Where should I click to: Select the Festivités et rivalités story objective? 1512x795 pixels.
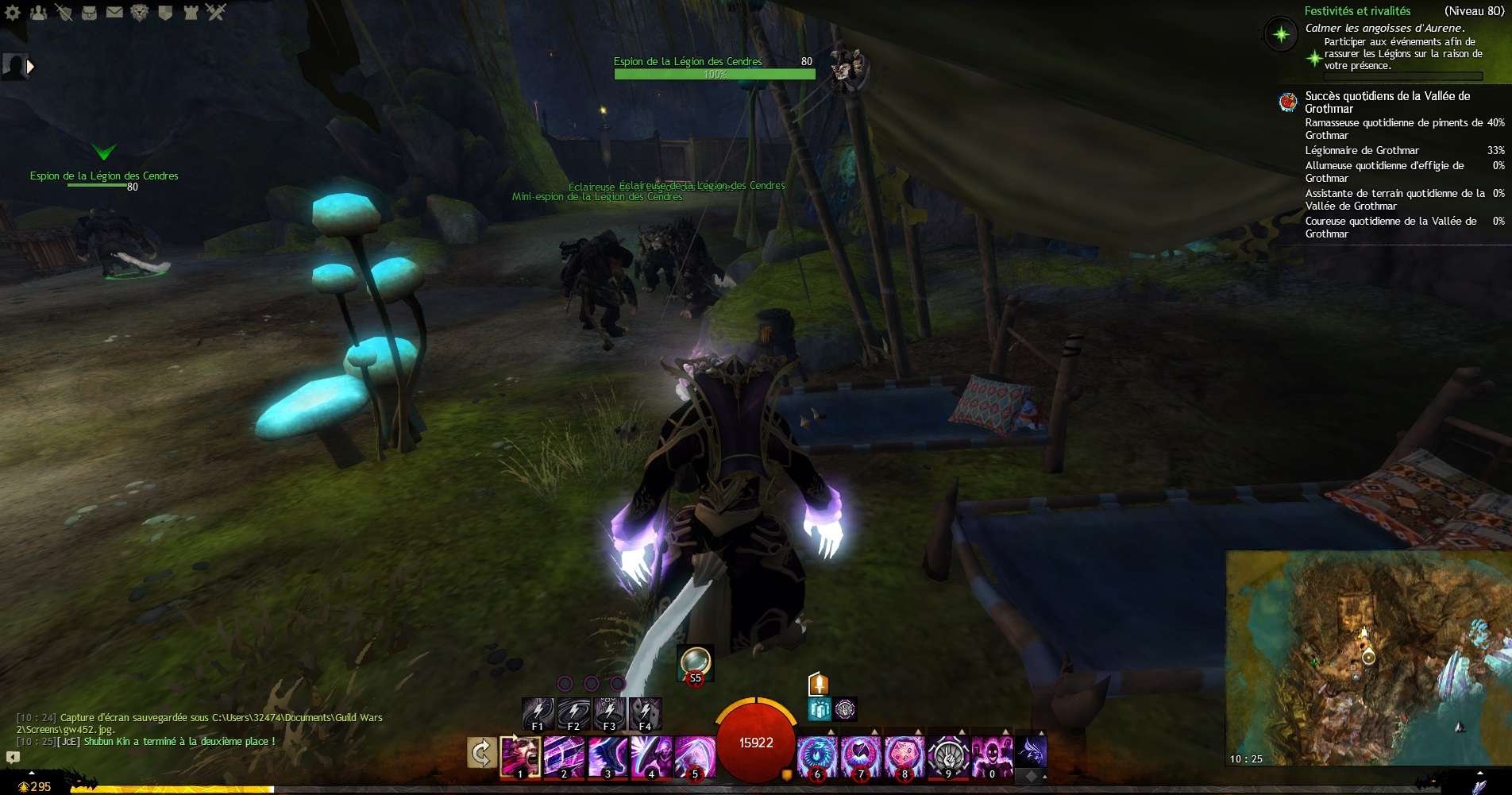(1357, 11)
